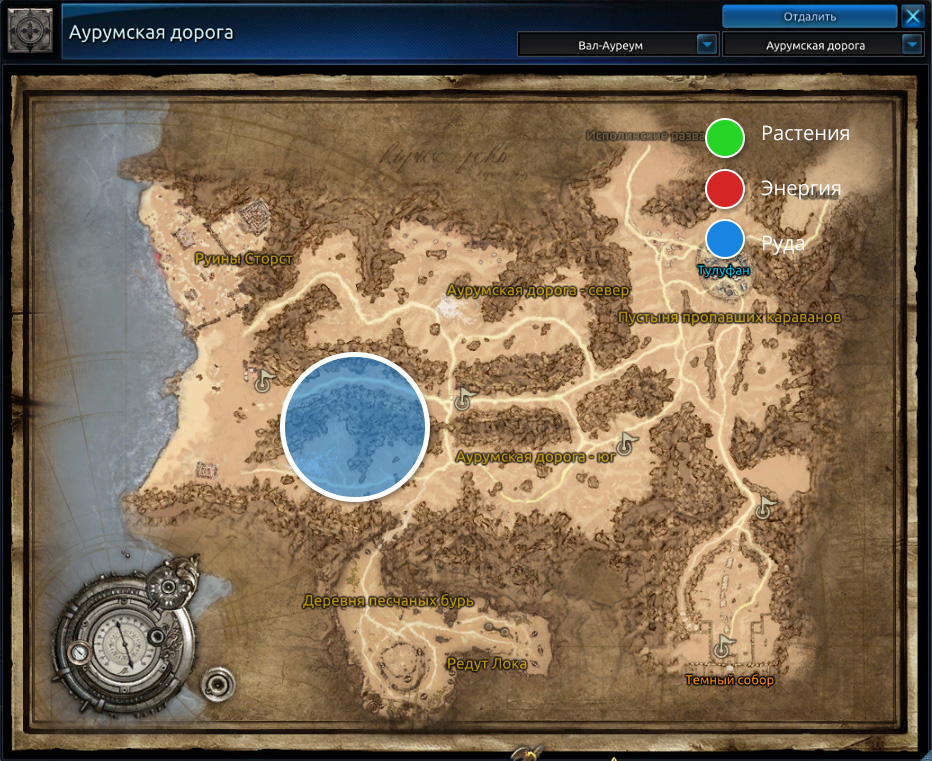
Task: Click the "Деревня песчаных бурь" location label
Action: [x=388, y=601]
